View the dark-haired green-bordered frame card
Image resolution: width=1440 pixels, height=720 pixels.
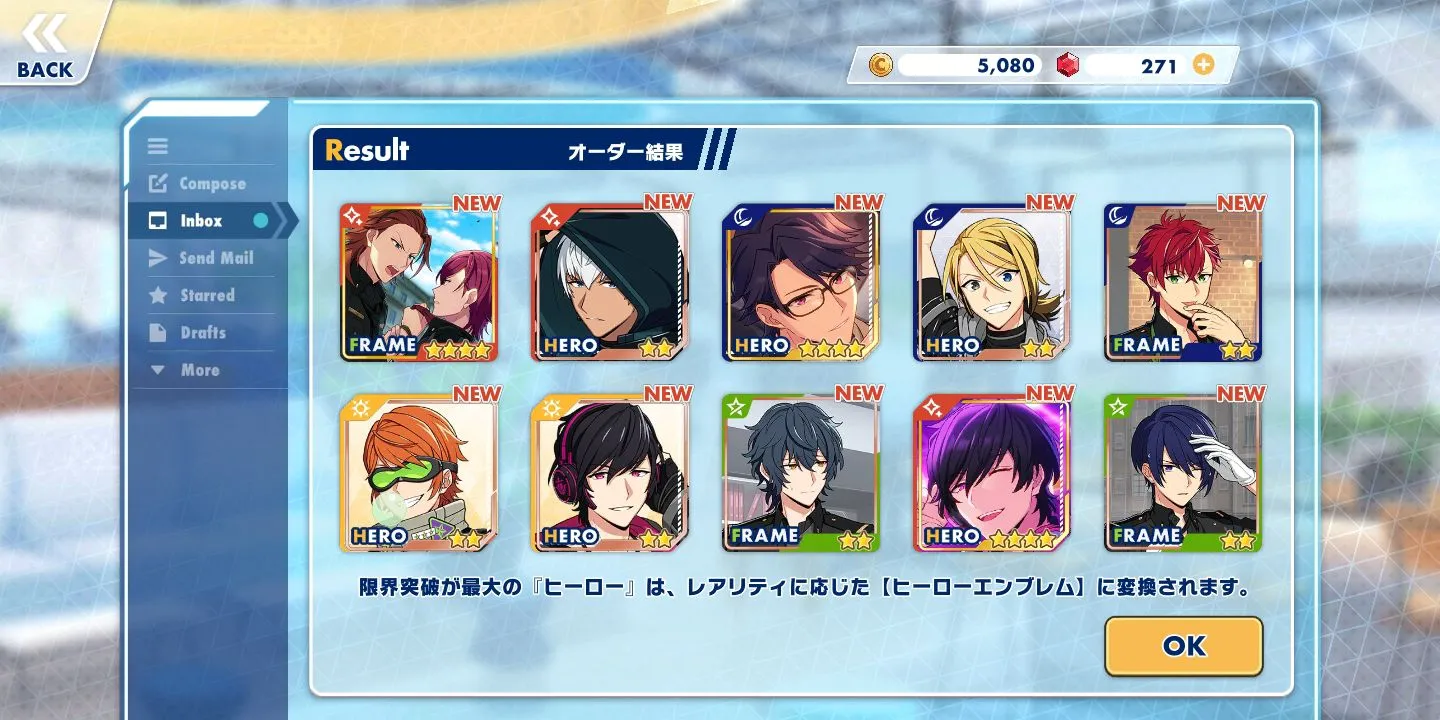(x=801, y=473)
